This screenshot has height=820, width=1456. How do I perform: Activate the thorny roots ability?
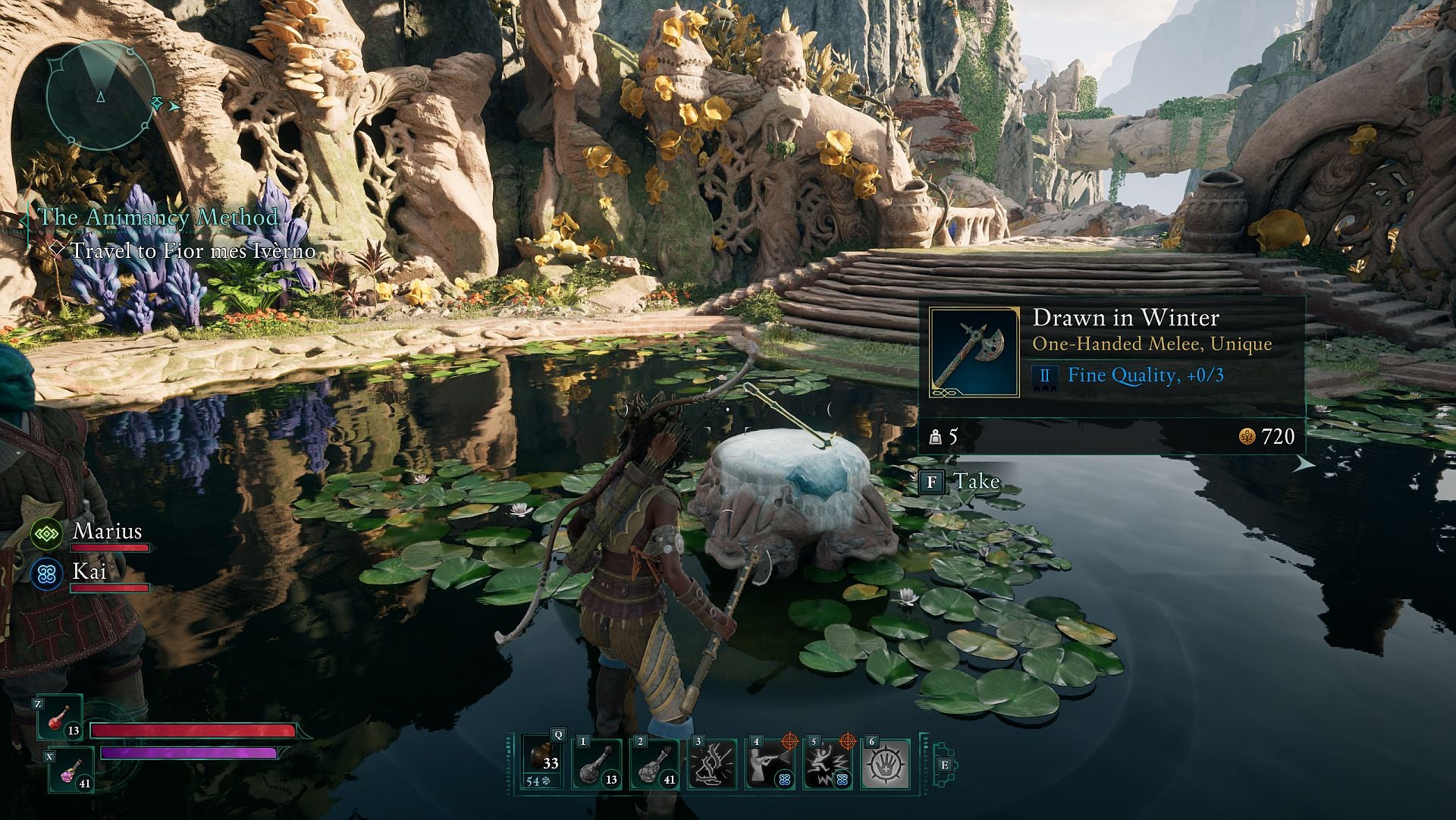point(712,764)
